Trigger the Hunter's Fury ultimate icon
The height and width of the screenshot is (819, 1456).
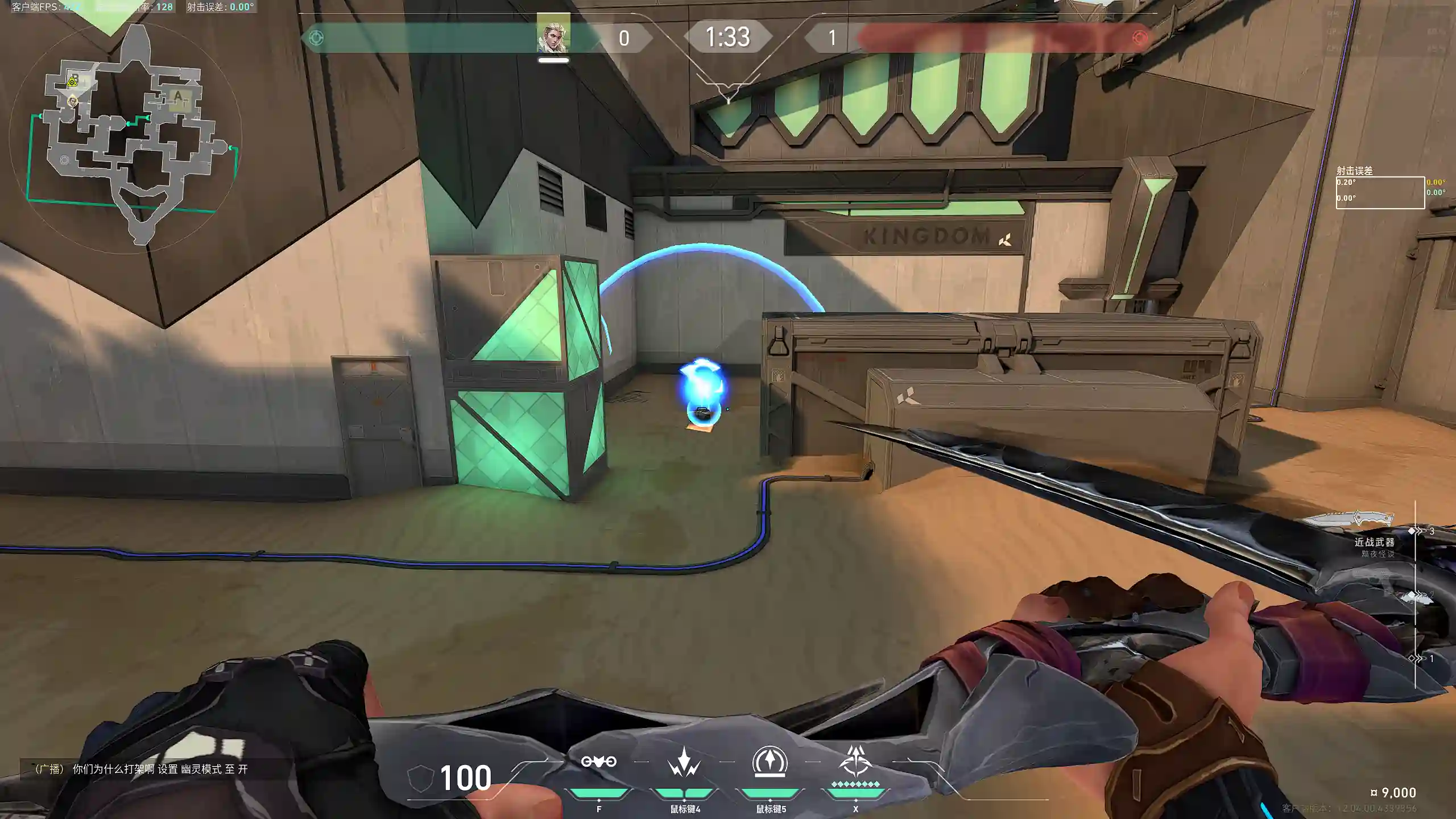pos(855,762)
